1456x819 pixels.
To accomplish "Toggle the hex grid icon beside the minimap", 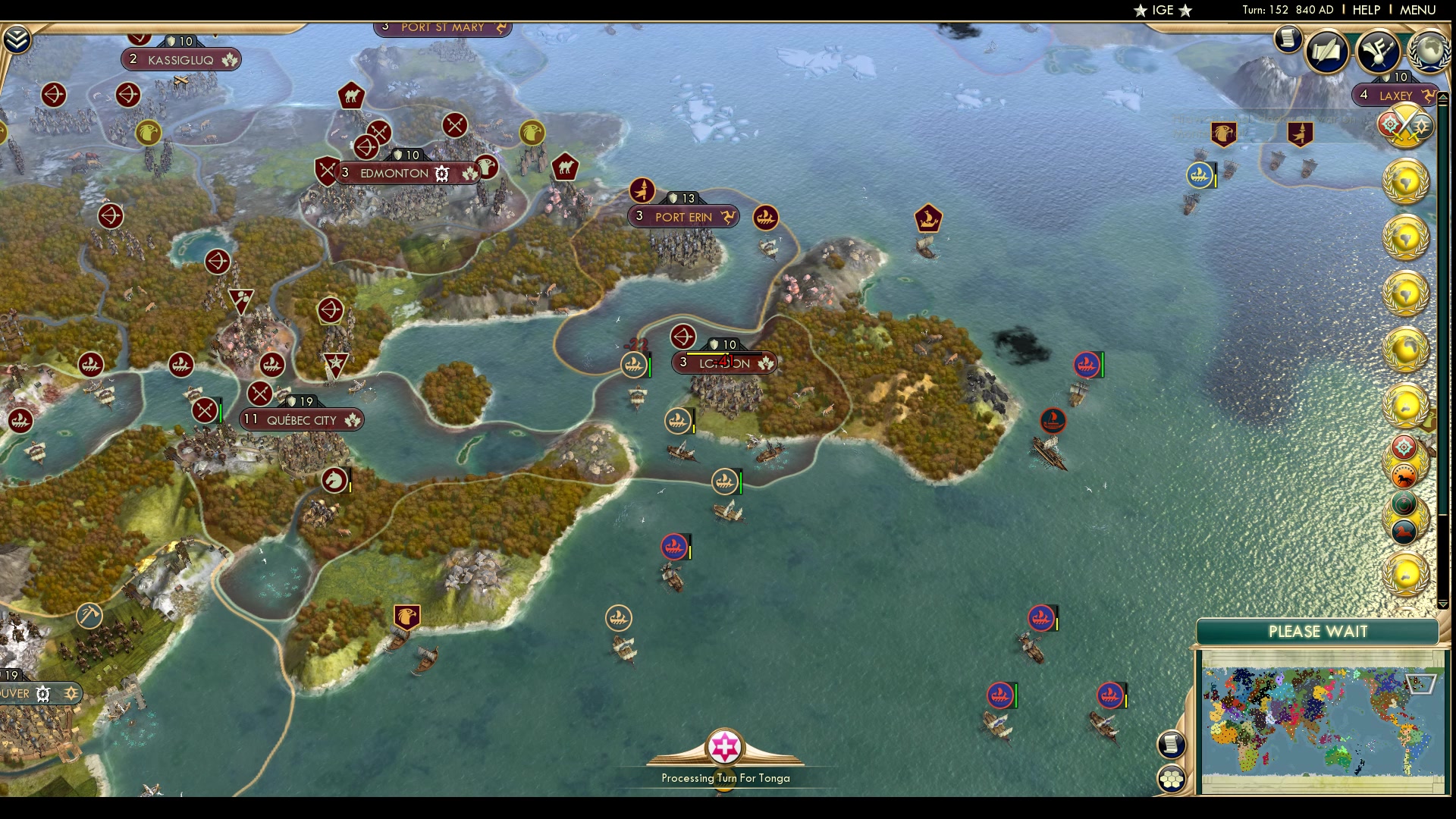I will pos(1172,779).
